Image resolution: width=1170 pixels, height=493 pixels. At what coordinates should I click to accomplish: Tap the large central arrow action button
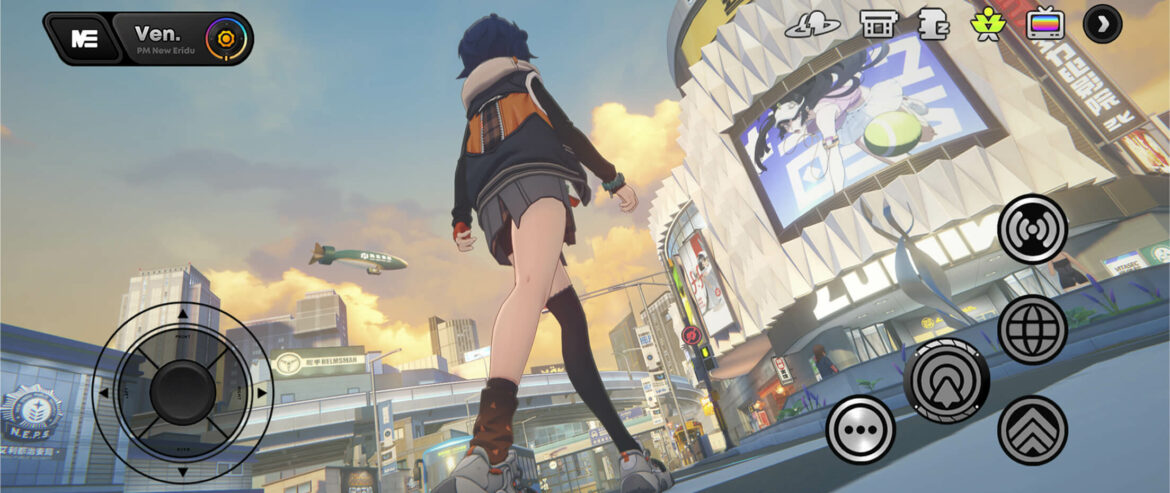tap(946, 381)
